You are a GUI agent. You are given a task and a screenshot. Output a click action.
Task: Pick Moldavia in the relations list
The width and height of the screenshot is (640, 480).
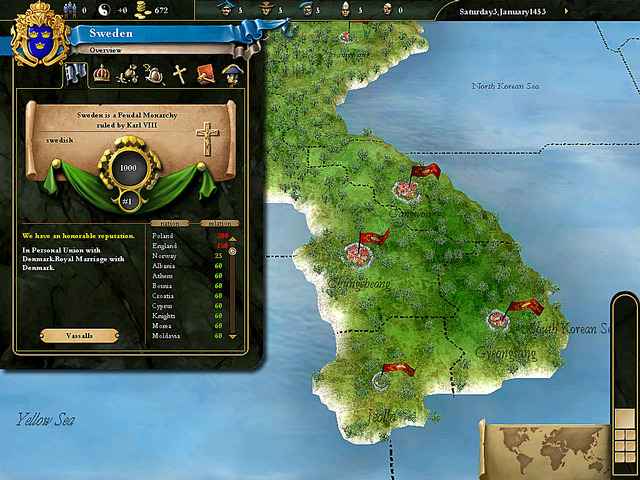point(166,336)
